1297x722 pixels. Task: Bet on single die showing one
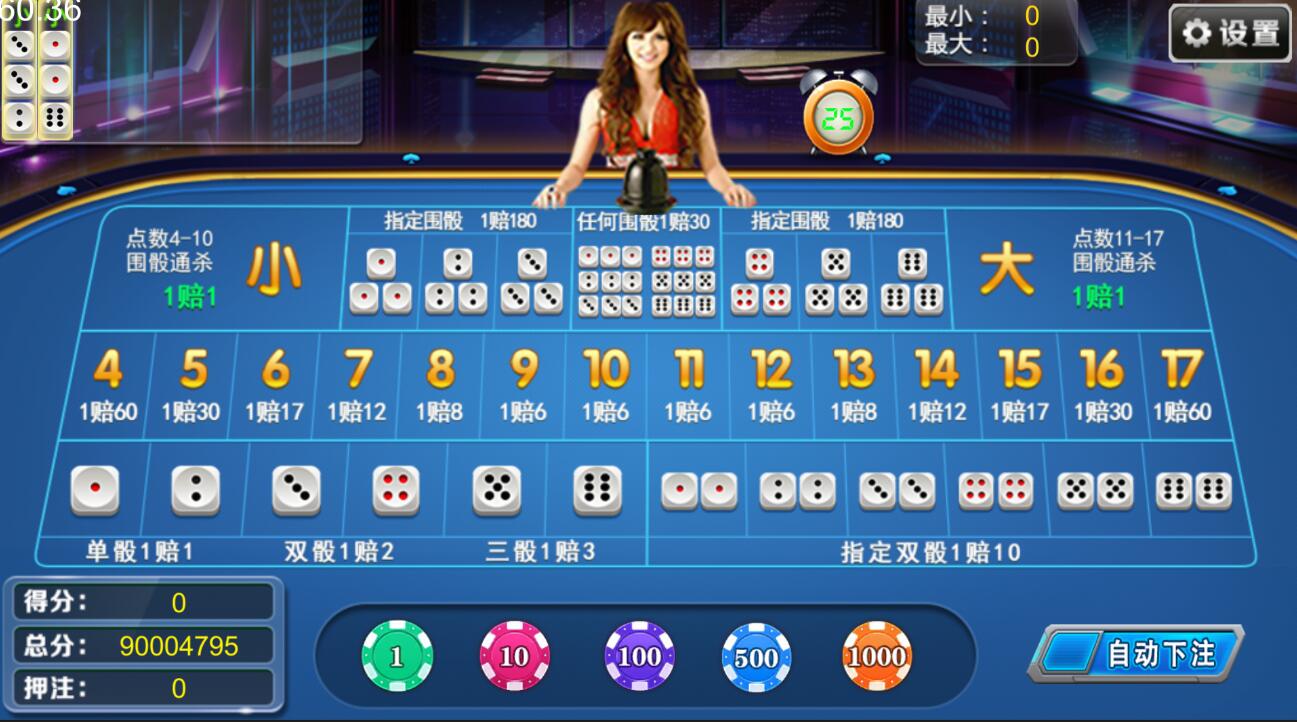[96, 490]
